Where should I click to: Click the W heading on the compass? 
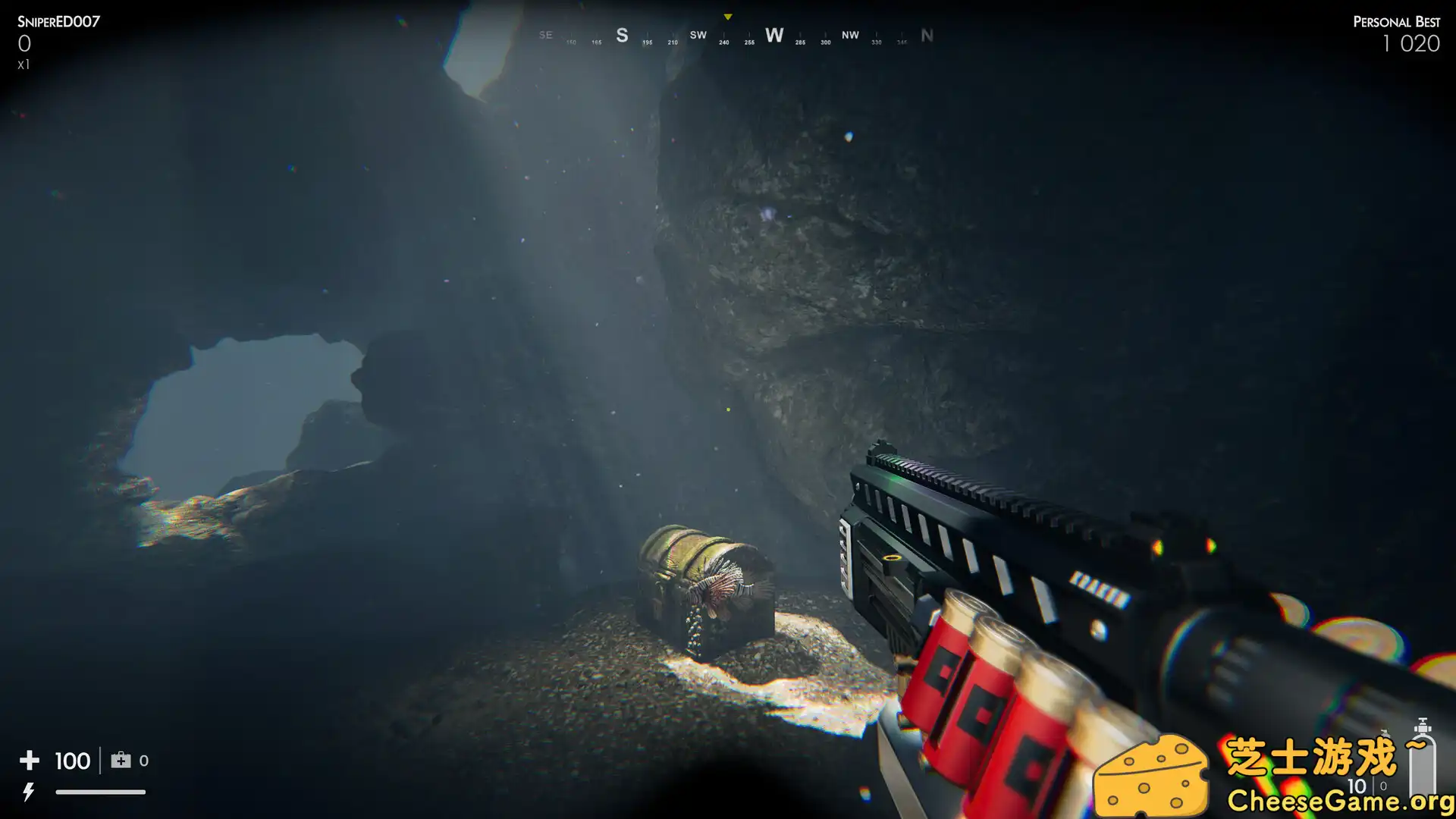[x=774, y=35]
